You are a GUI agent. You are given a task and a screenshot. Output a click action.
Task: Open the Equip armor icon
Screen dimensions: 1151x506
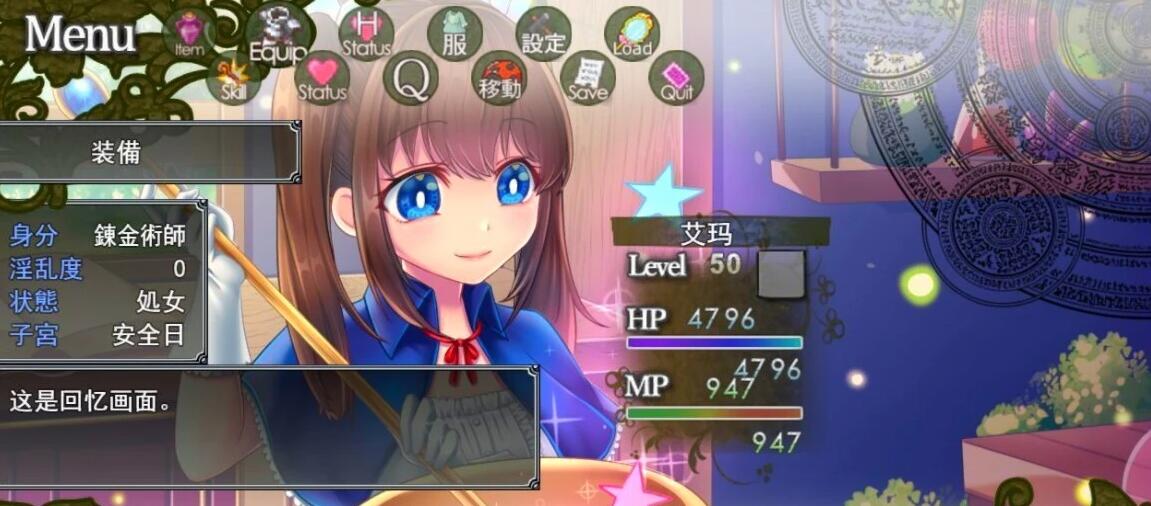(x=273, y=34)
